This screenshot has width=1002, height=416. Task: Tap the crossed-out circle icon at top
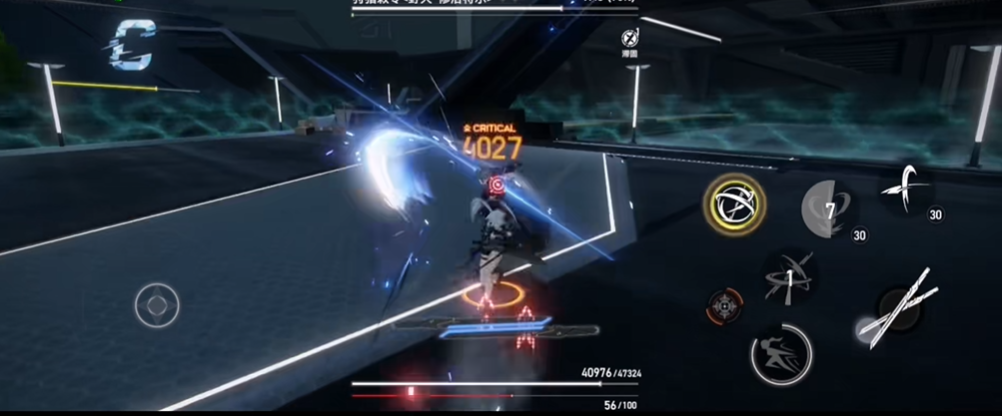[x=629, y=38]
